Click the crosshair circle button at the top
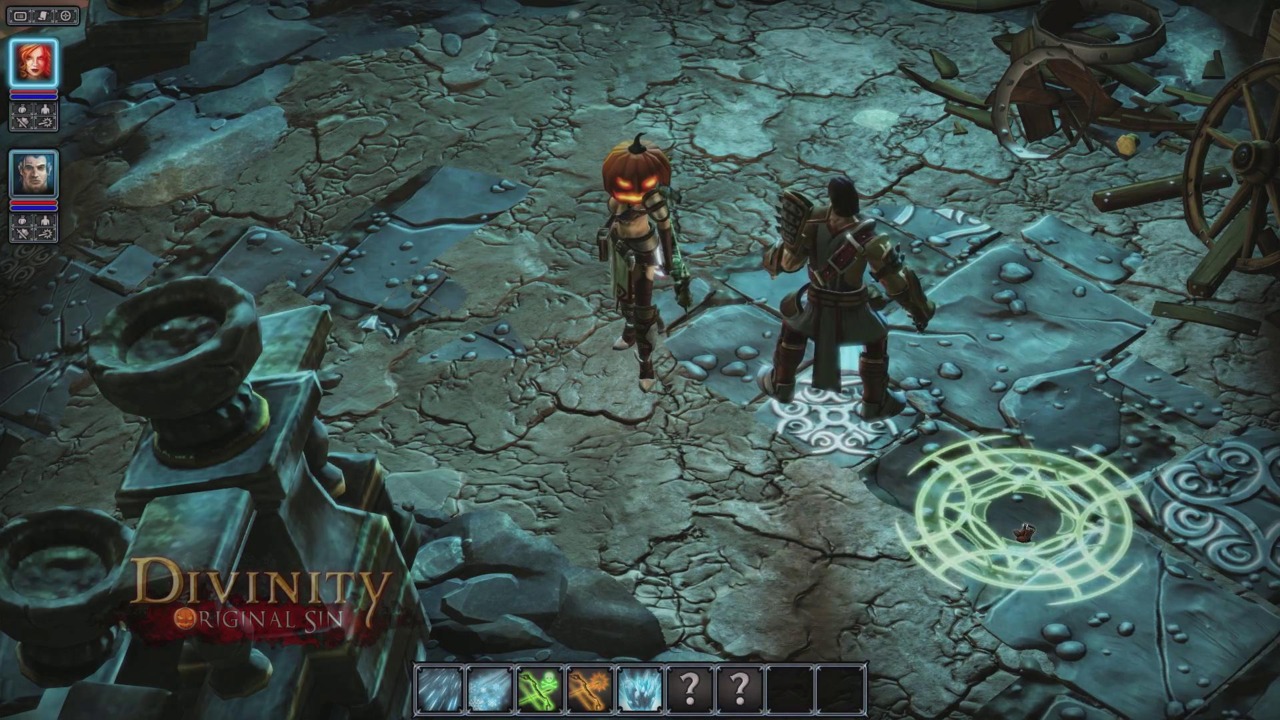This screenshot has height=720, width=1280. [x=65, y=16]
